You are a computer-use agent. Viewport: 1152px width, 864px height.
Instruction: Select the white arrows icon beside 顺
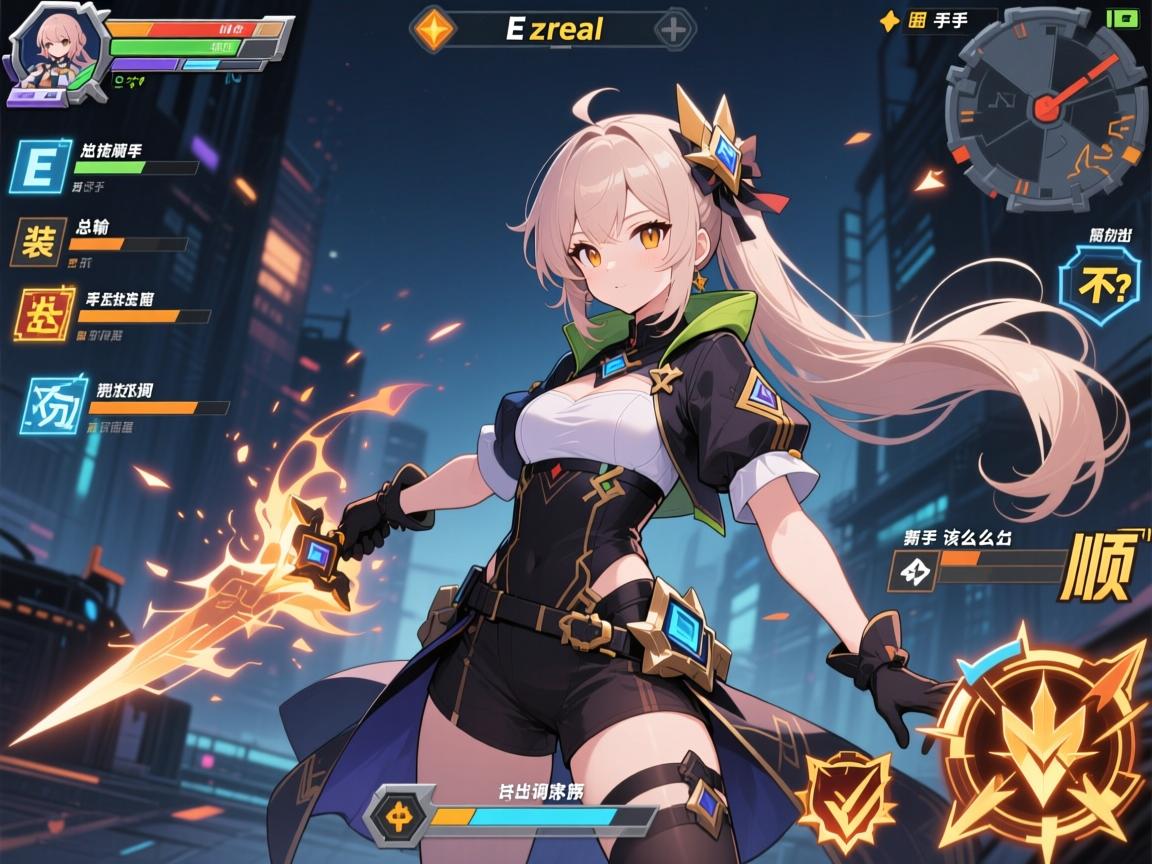(913, 571)
